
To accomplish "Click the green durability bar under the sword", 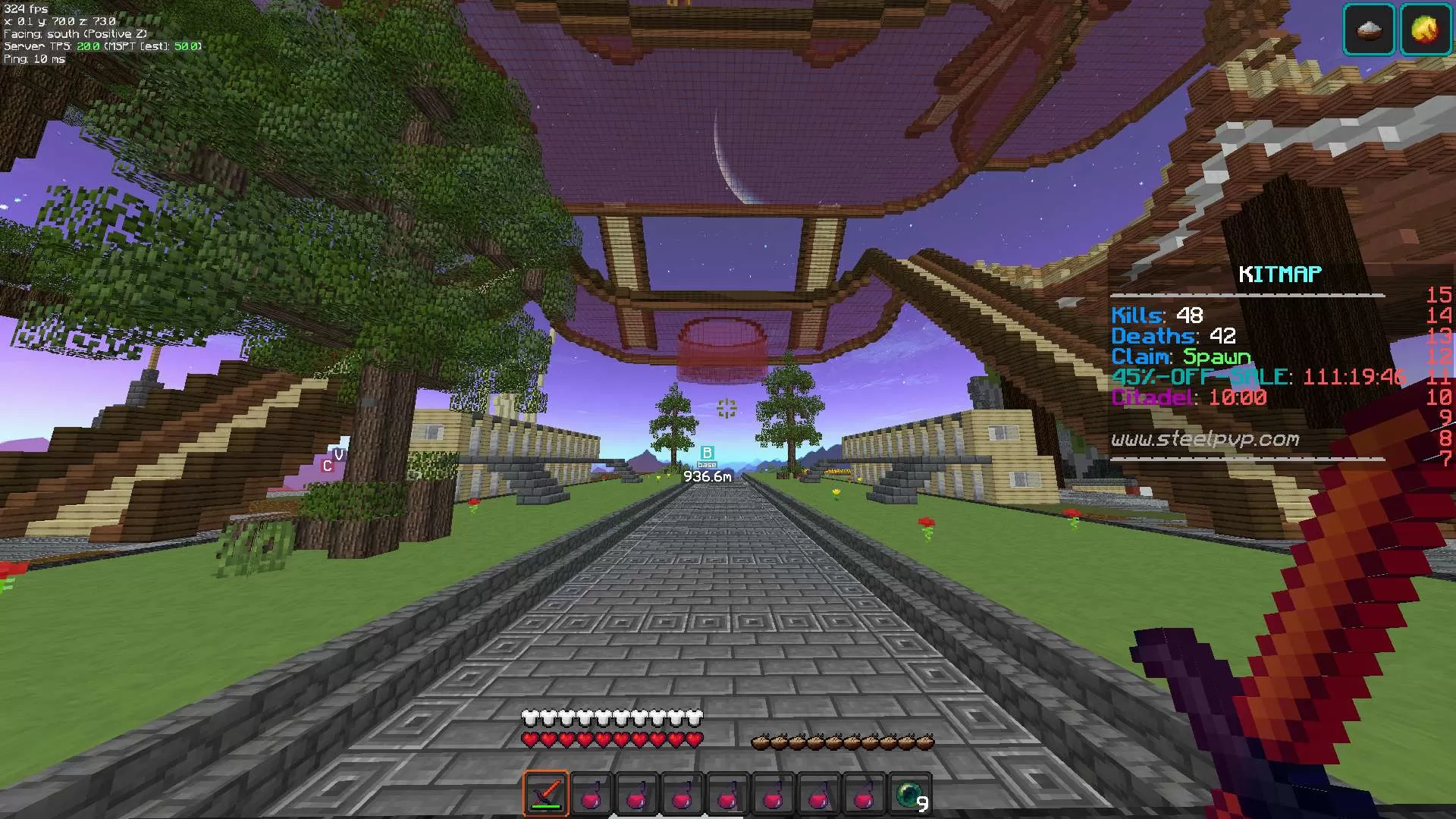I will coord(545,808).
